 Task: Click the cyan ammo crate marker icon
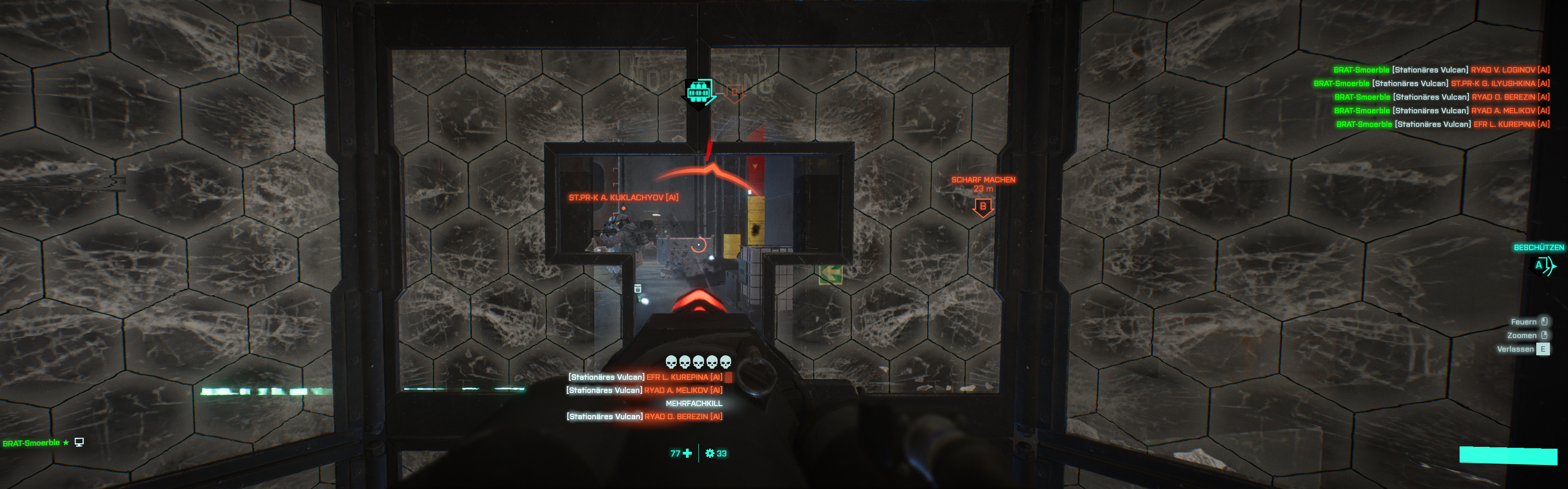(x=700, y=92)
